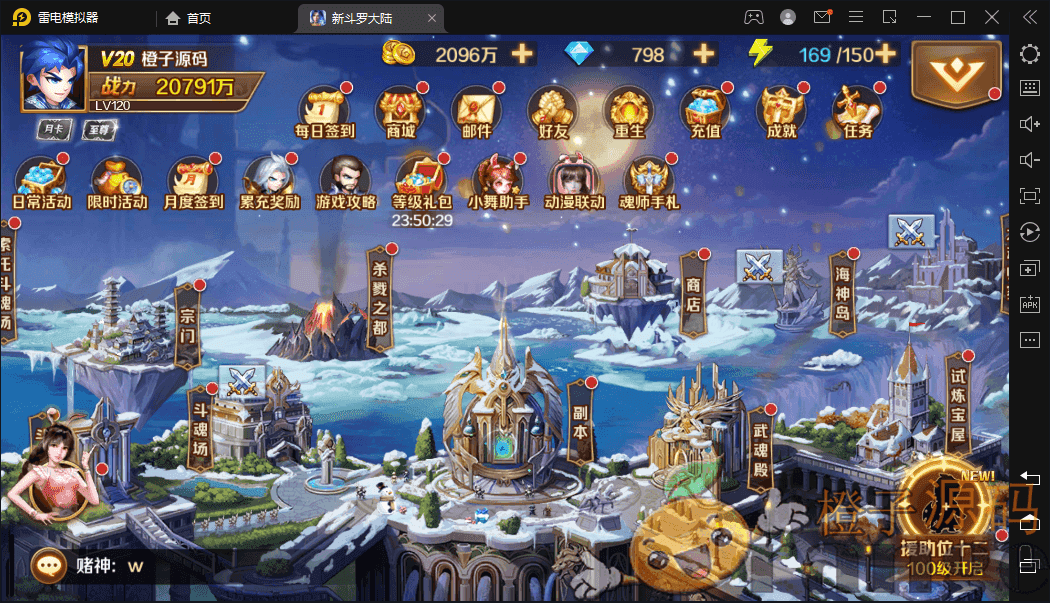The height and width of the screenshot is (603, 1050).
Task: Buy diamonds using the plus button
Action: pos(704,54)
